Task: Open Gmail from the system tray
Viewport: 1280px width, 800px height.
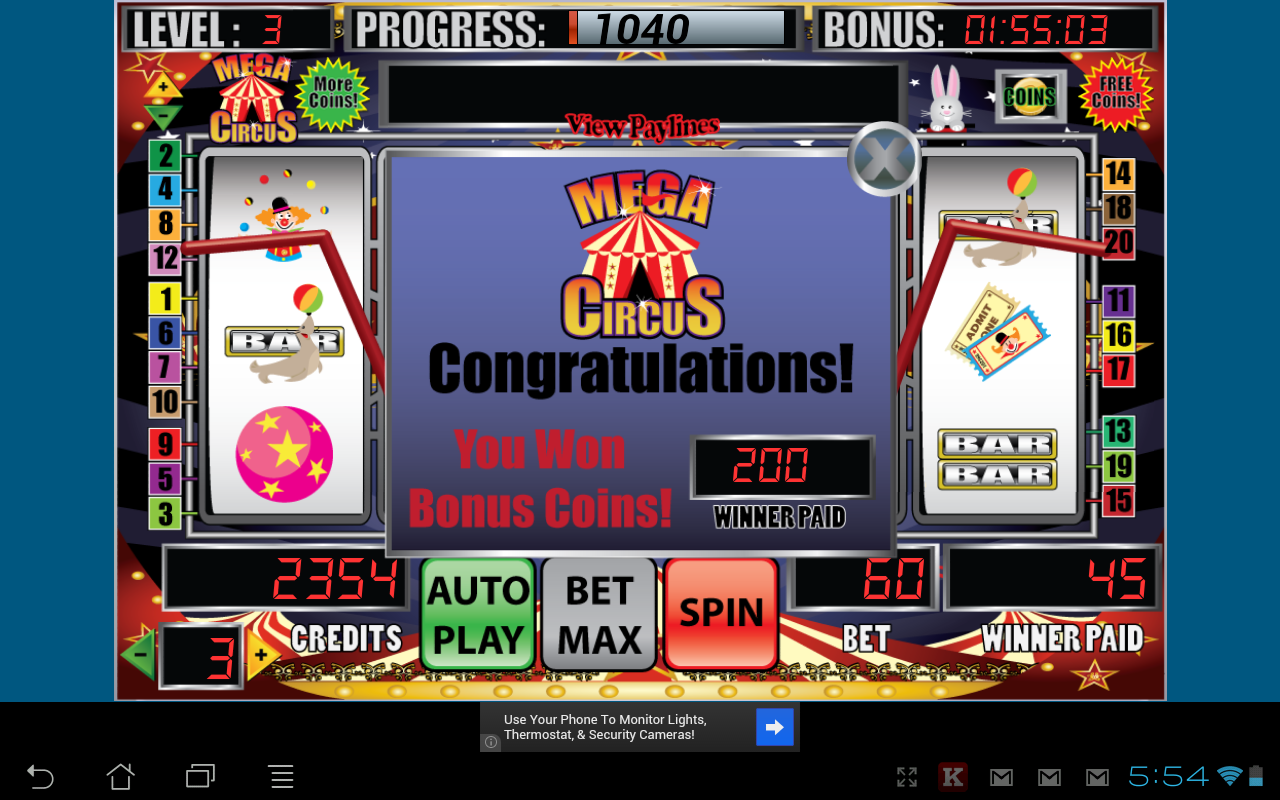Action: 1000,776
